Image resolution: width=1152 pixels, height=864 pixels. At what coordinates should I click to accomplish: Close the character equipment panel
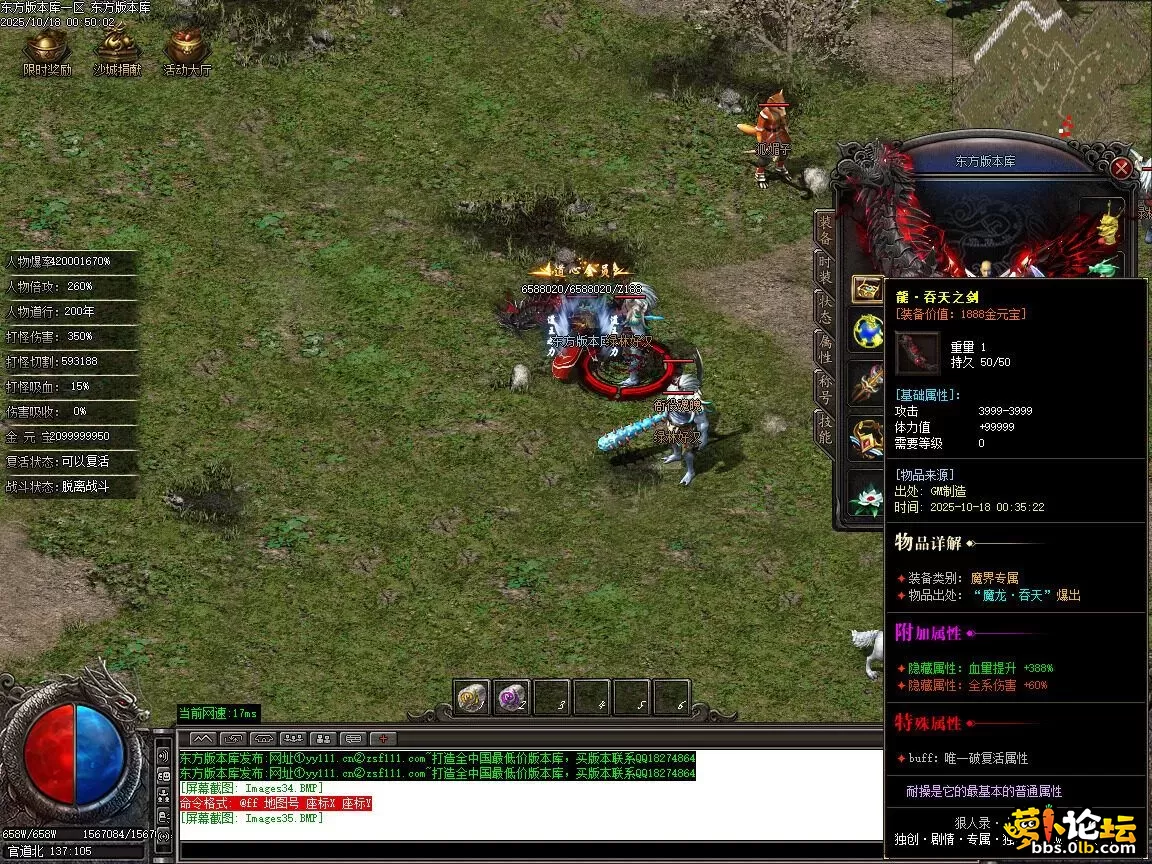click(1121, 168)
